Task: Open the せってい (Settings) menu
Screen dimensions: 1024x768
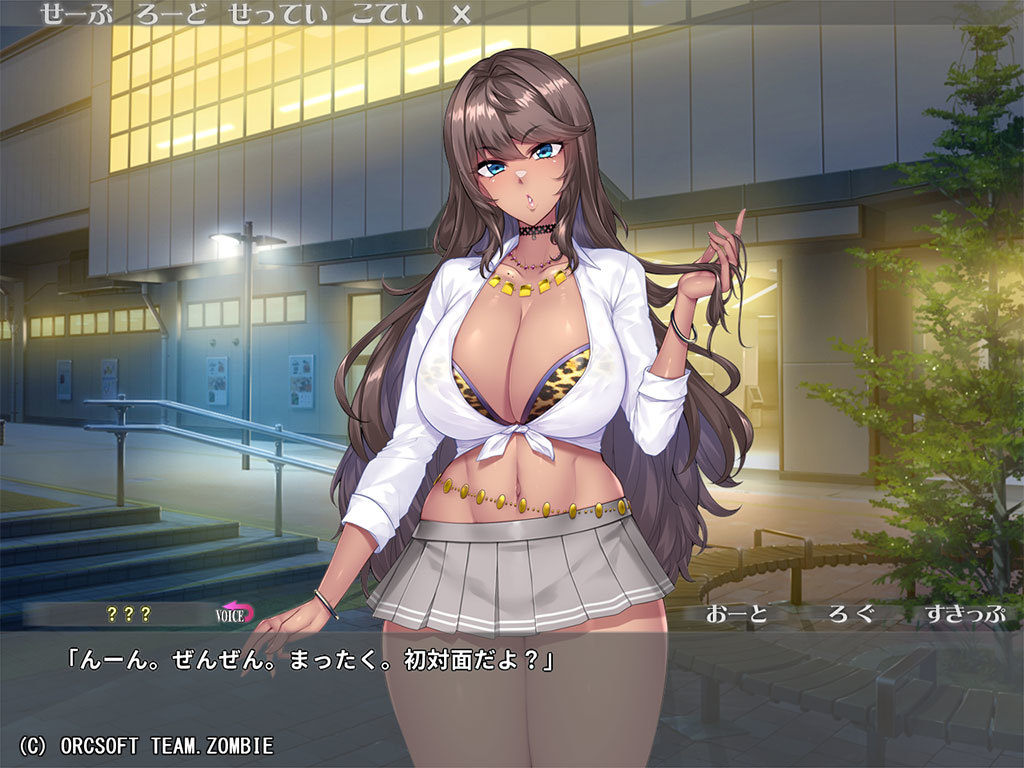Action: point(285,14)
